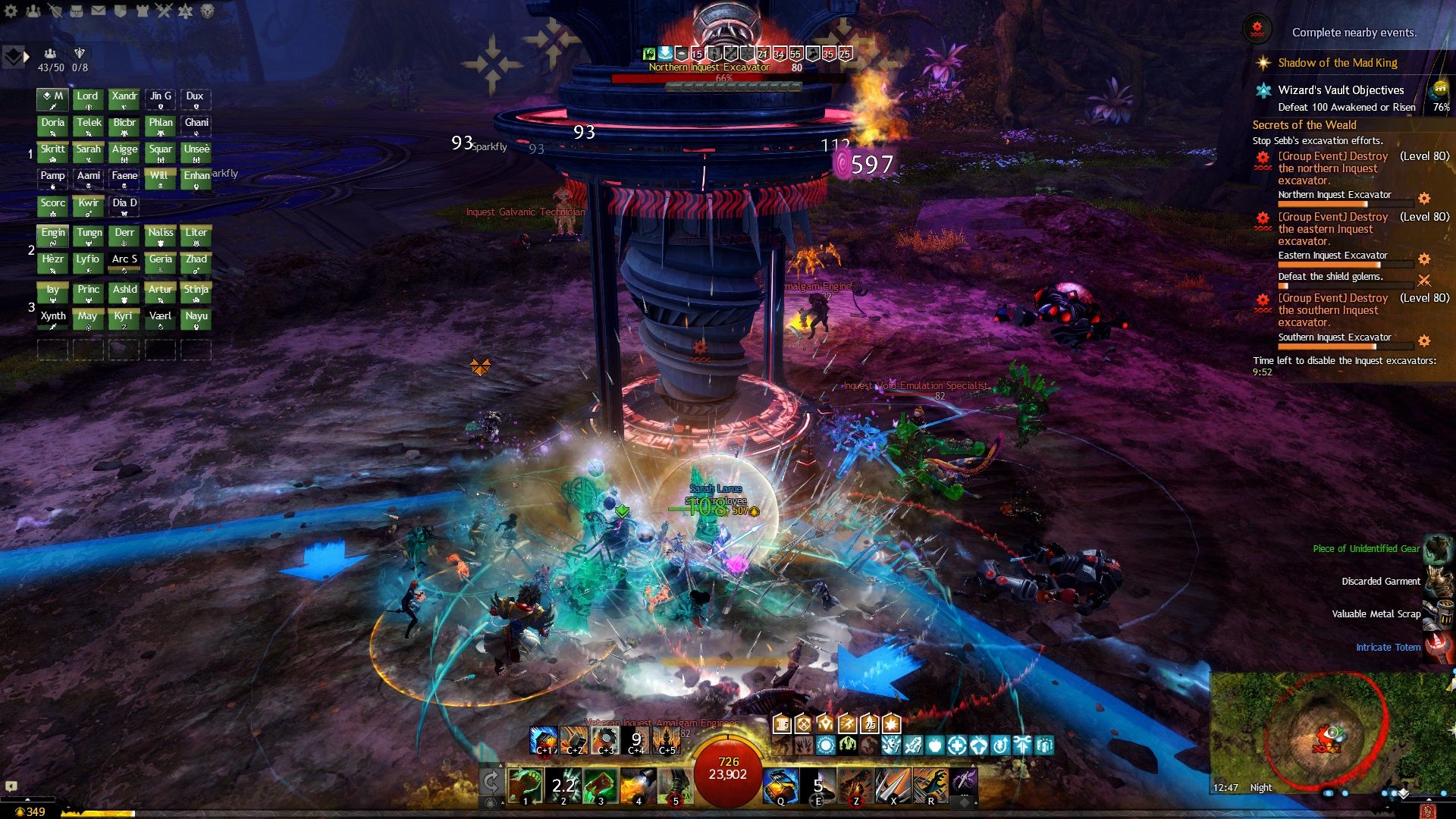Trigger the toolbelt skill labeled C+1
This screenshot has width=1456, height=819.
pyautogui.click(x=543, y=740)
